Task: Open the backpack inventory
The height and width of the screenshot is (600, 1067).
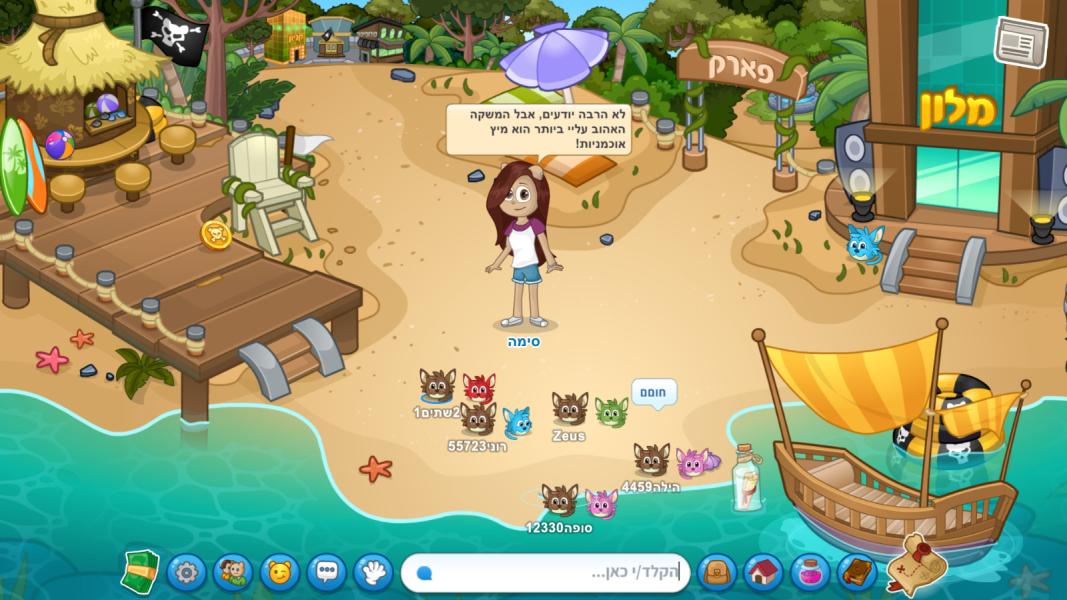Action: tap(716, 573)
